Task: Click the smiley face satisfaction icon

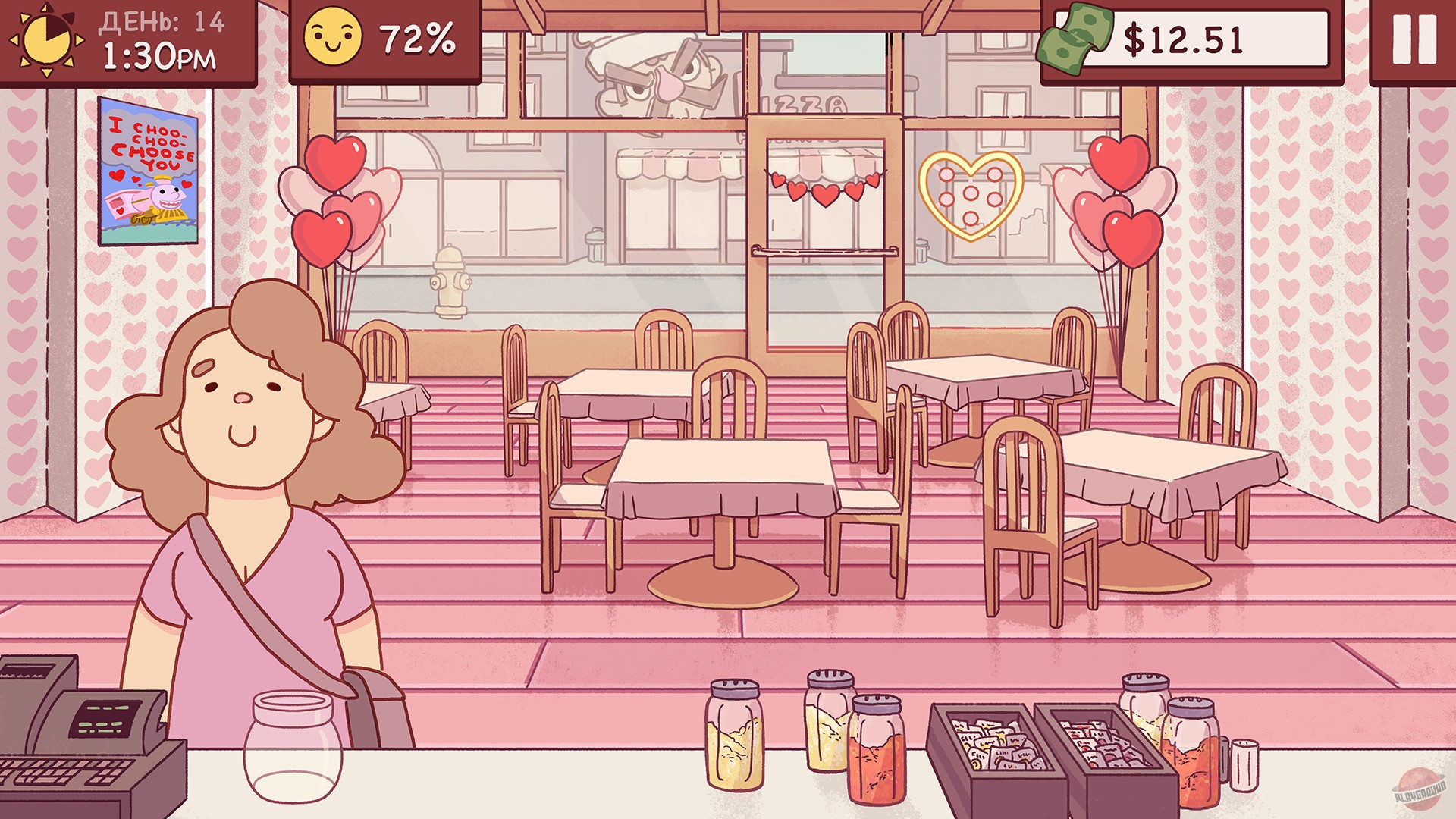Action: [x=332, y=39]
